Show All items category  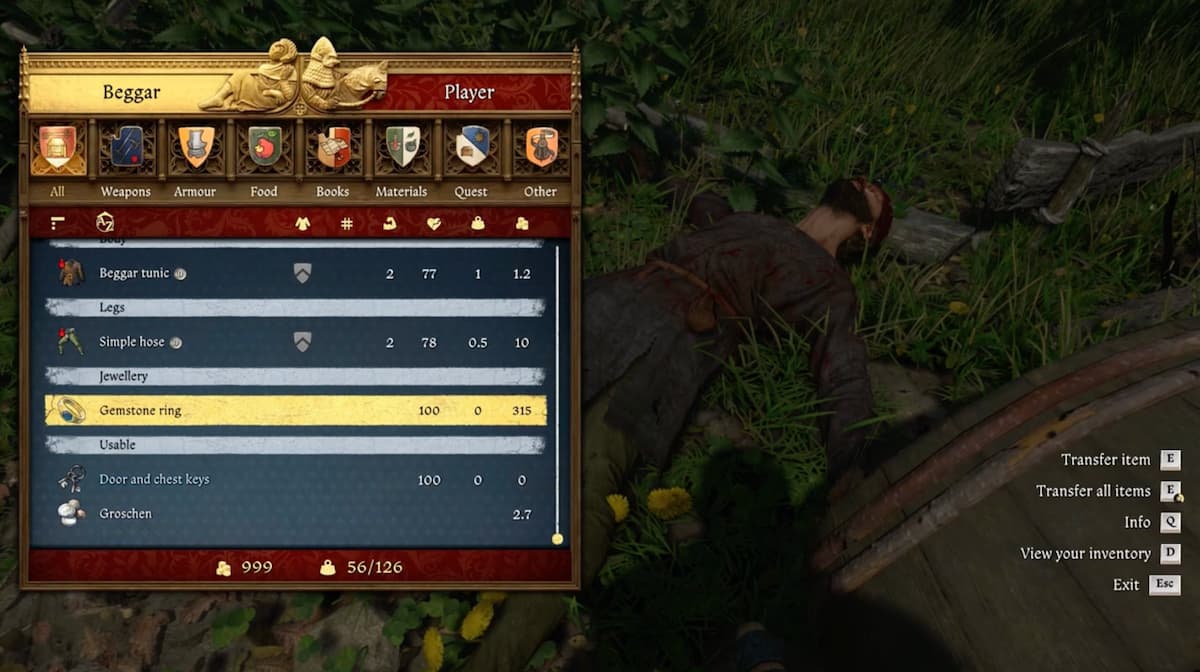point(58,147)
